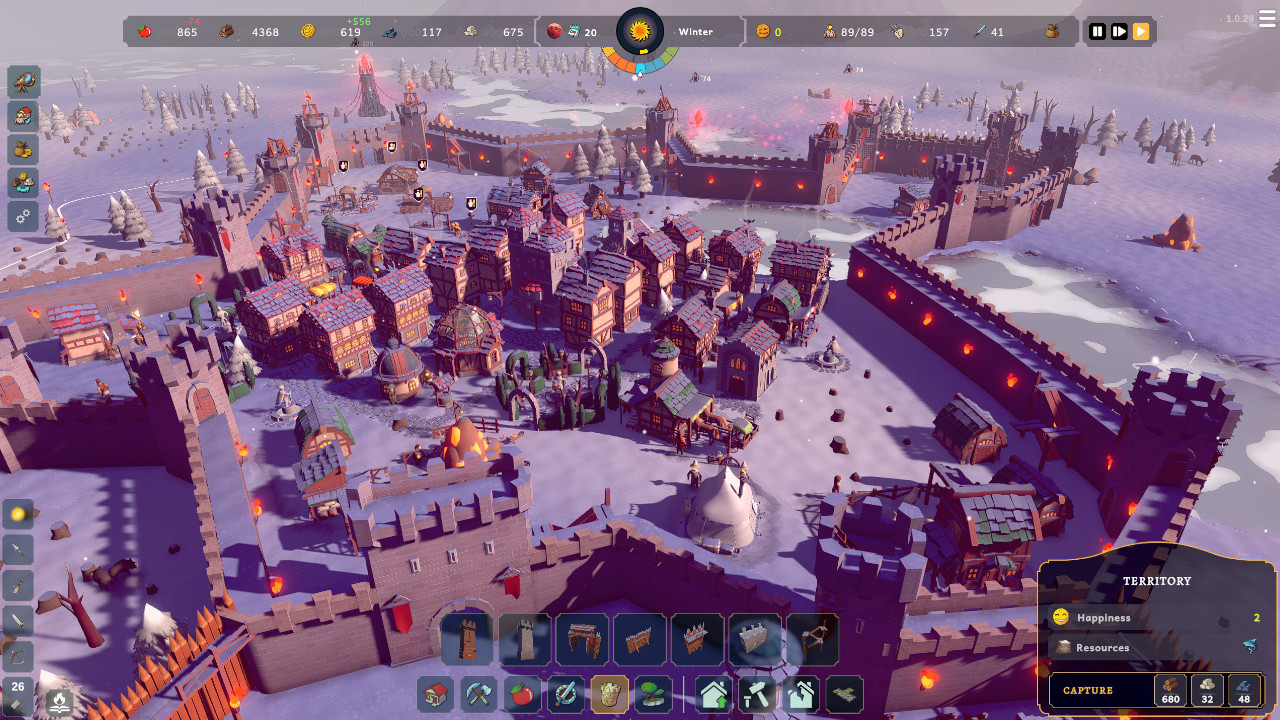1280x720 pixels.
Task: Click the Capture territory button
Action: click(x=1088, y=690)
